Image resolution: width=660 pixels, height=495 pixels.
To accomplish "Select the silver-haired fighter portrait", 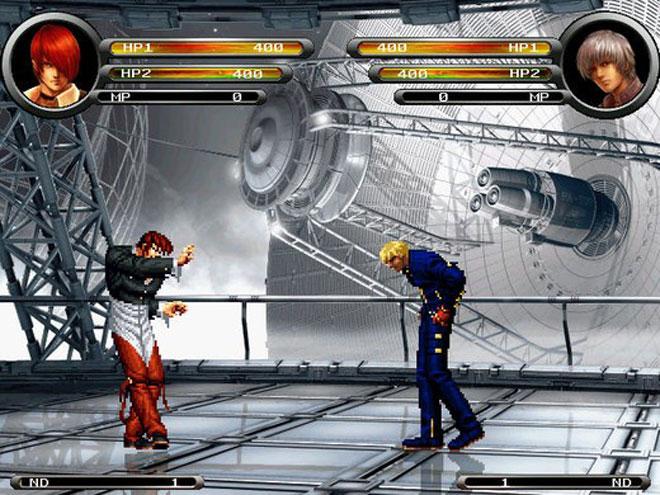I will point(609,65).
